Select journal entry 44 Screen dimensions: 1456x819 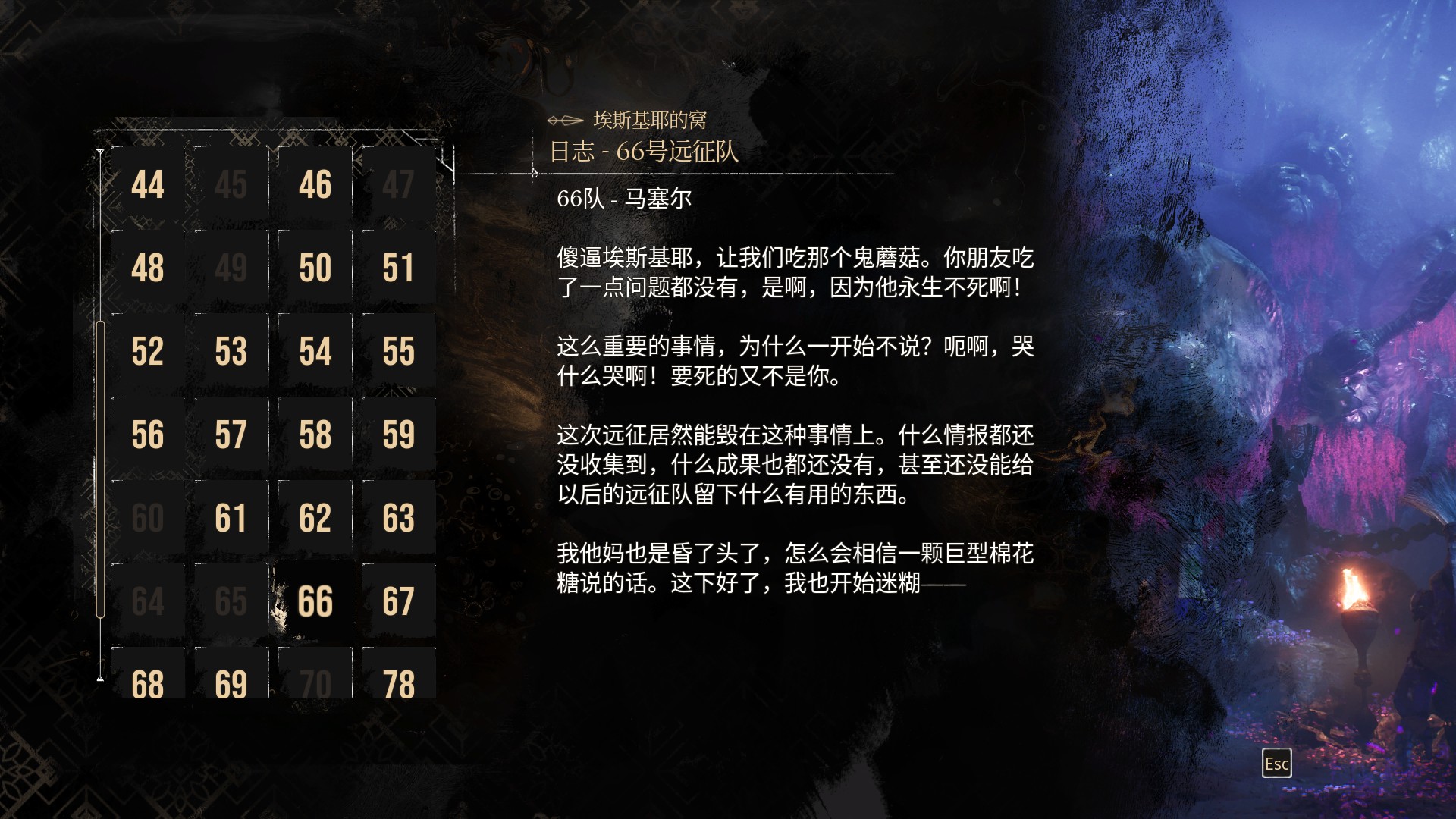tap(149, 184)
